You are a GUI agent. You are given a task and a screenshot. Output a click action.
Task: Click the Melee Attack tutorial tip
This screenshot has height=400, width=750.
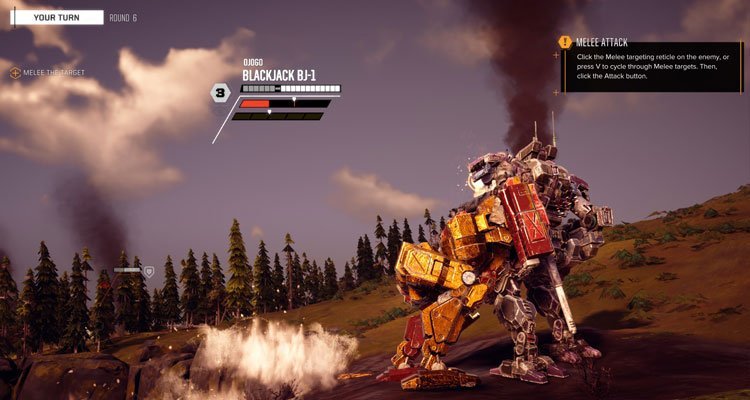[650, 62]
